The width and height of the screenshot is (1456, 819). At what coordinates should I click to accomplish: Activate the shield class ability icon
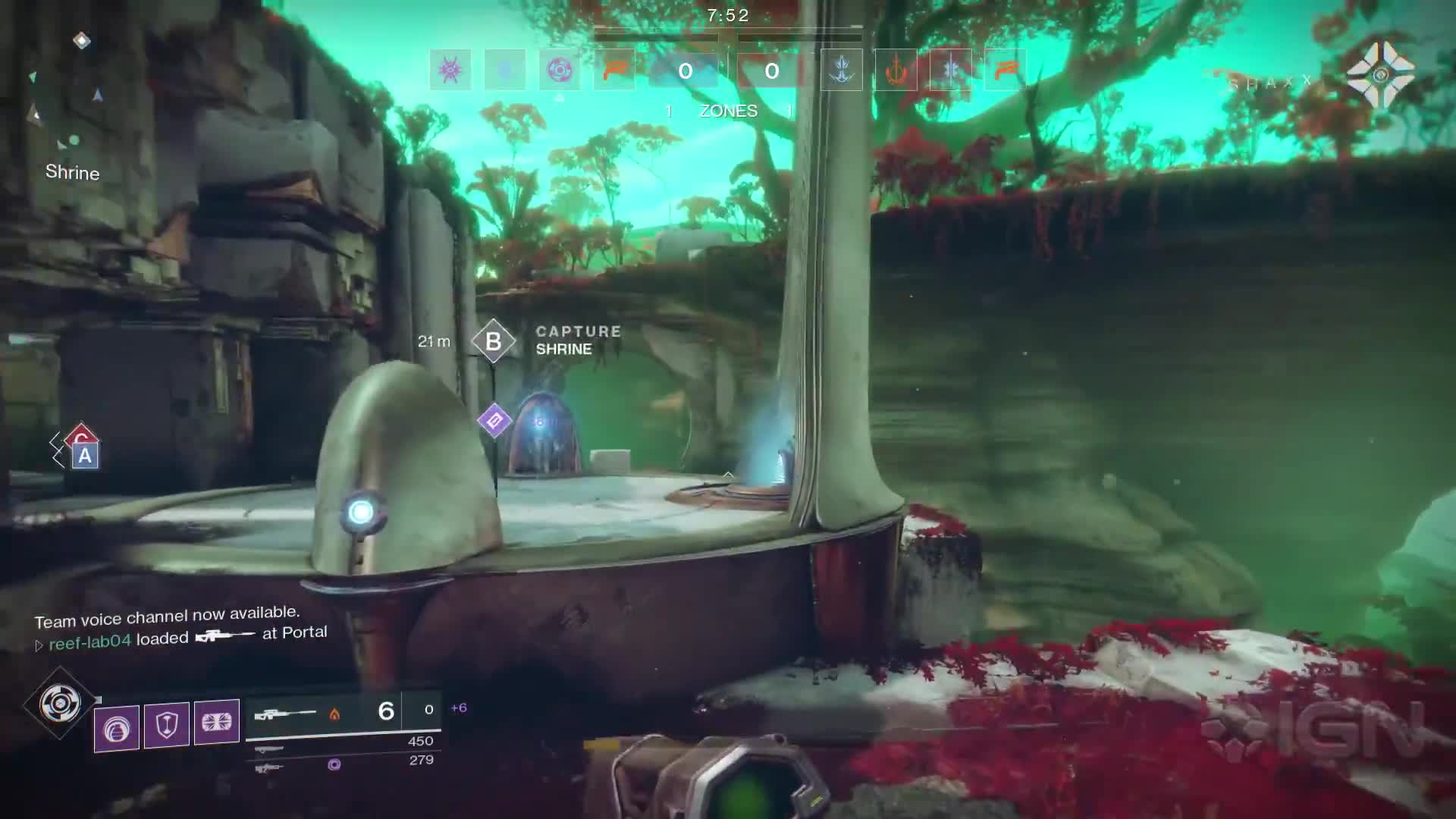click(166, 725)
